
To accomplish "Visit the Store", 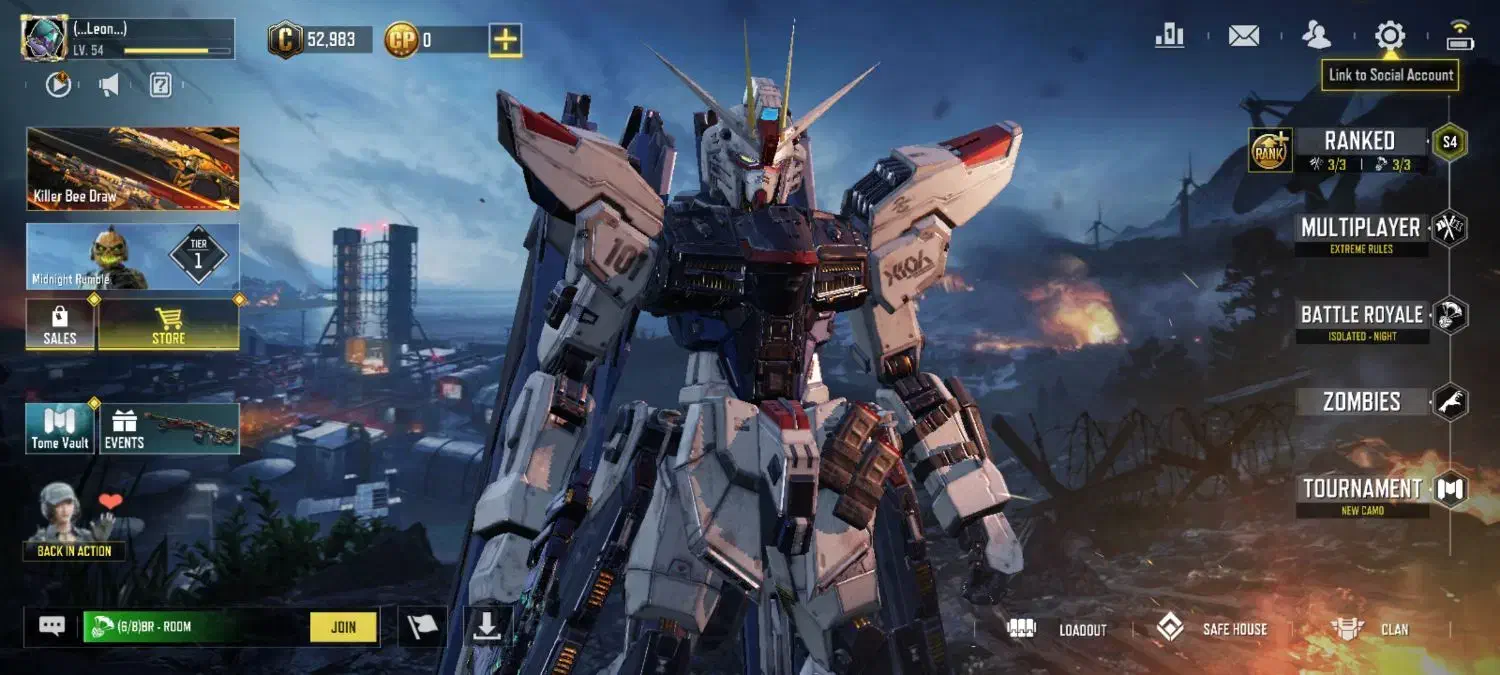I will pyautogui.click(x=168, y=326).
